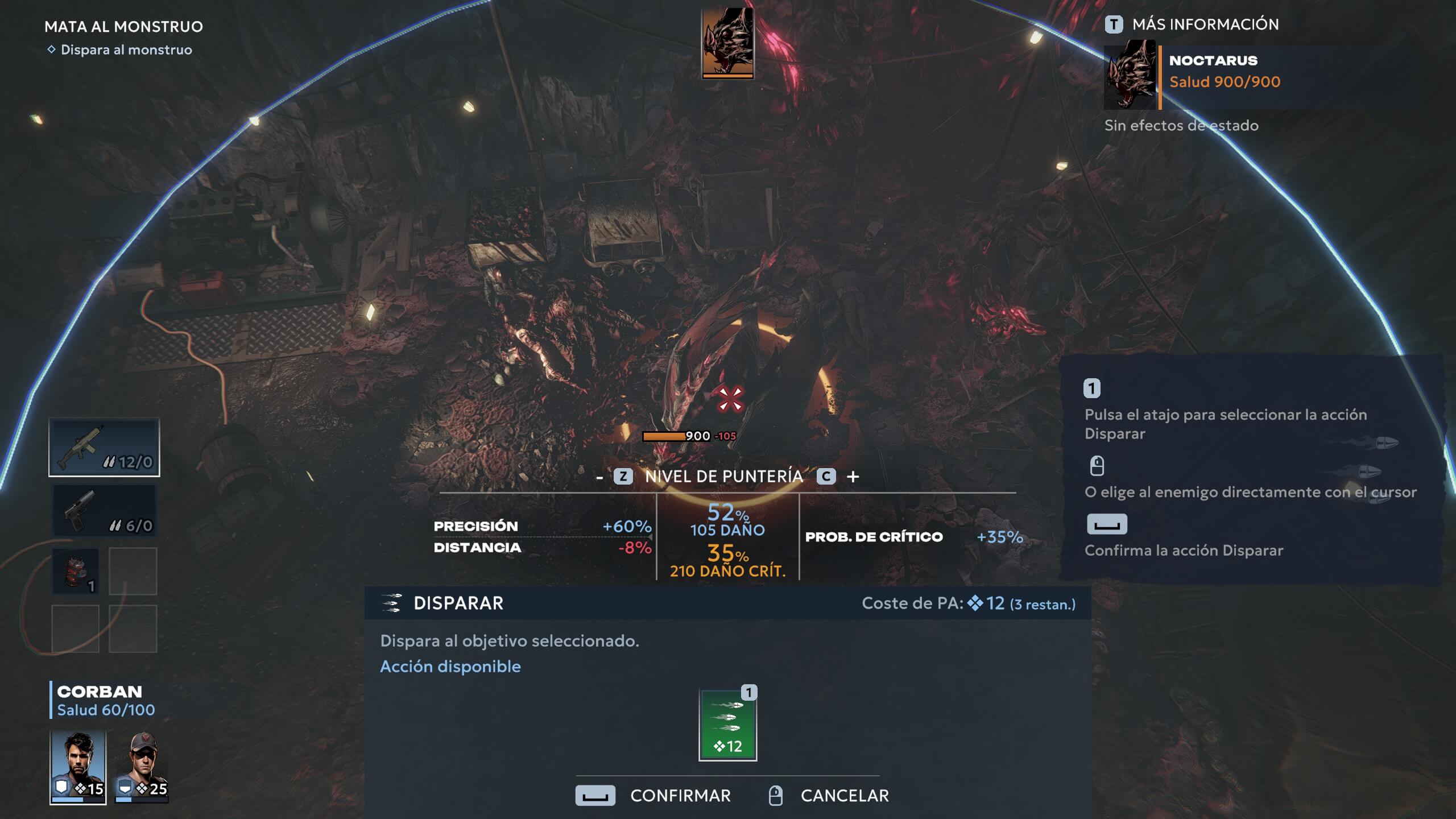Increase aim level with plus sign
Screen dimensions: 1456x819
853,477
